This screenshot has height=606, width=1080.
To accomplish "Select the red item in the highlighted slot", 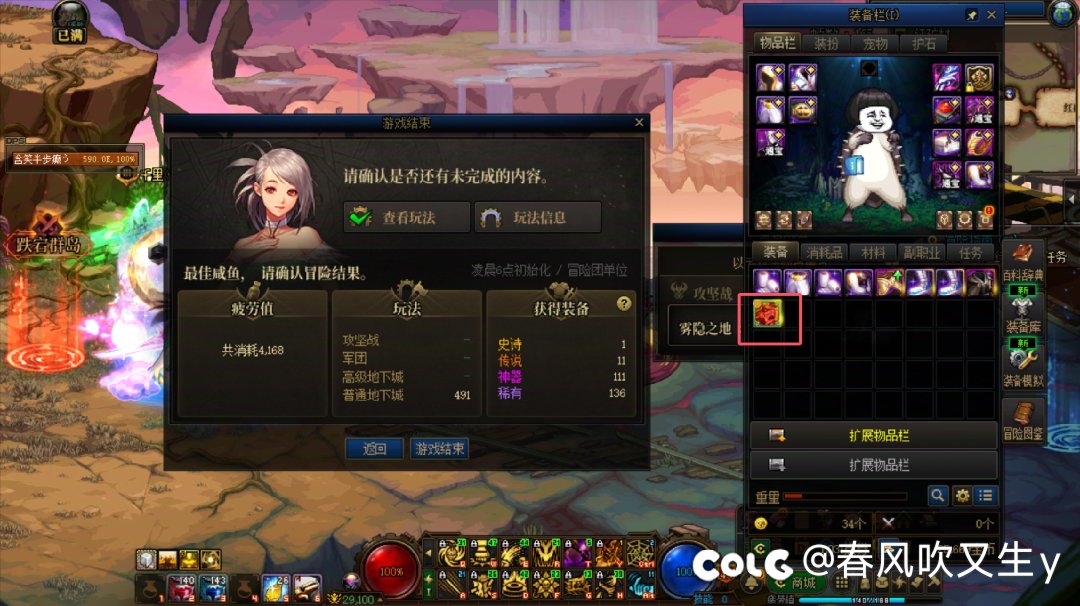I will point(769,314).
